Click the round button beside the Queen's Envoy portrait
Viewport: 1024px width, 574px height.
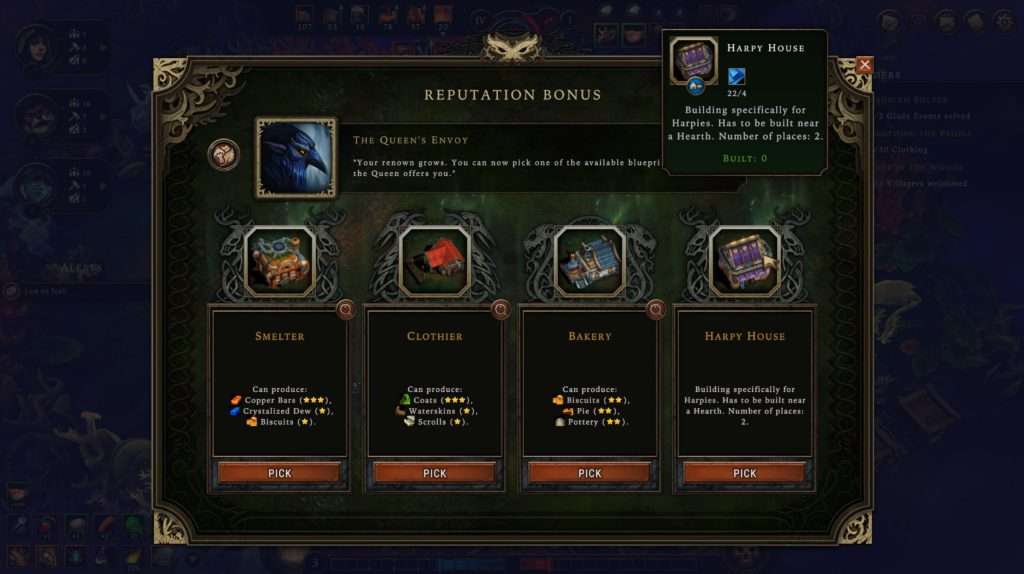(x=224, y=155)
